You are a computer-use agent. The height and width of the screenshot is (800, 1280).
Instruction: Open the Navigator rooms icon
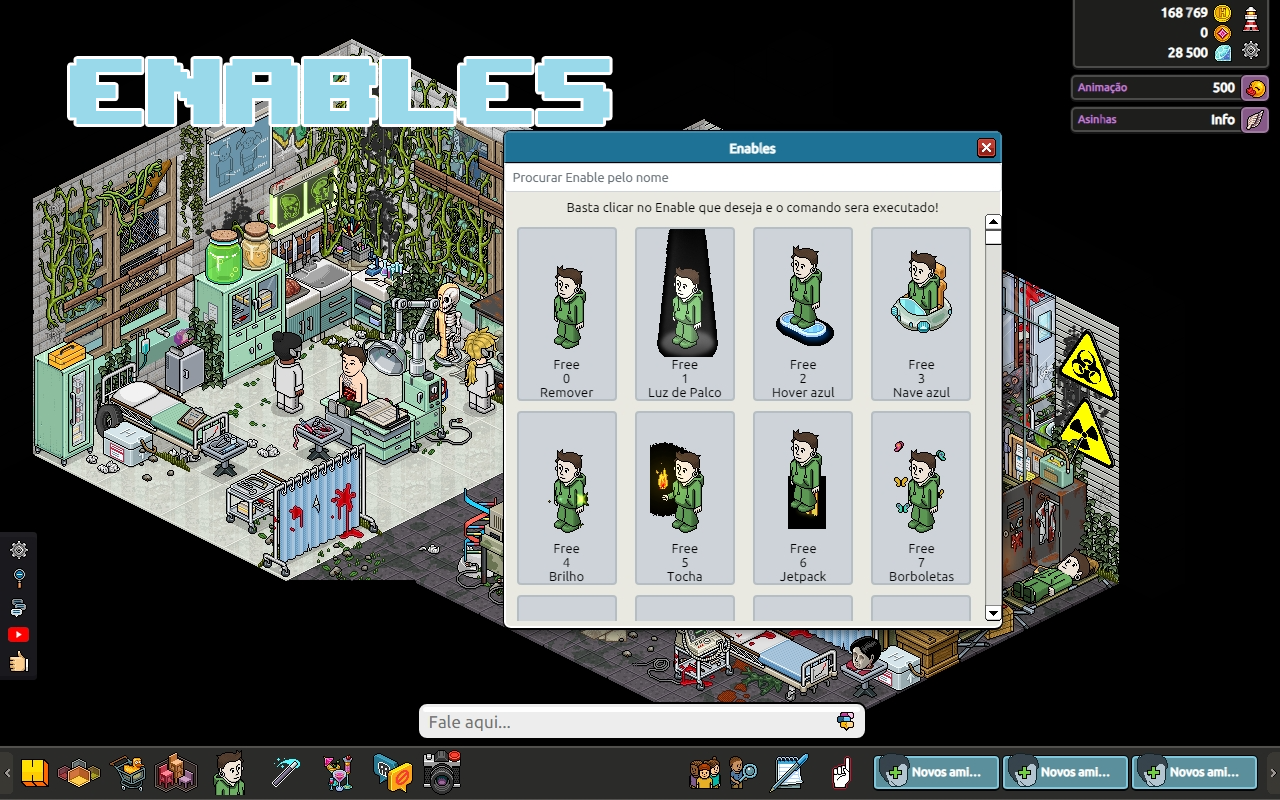coord(80,772)
